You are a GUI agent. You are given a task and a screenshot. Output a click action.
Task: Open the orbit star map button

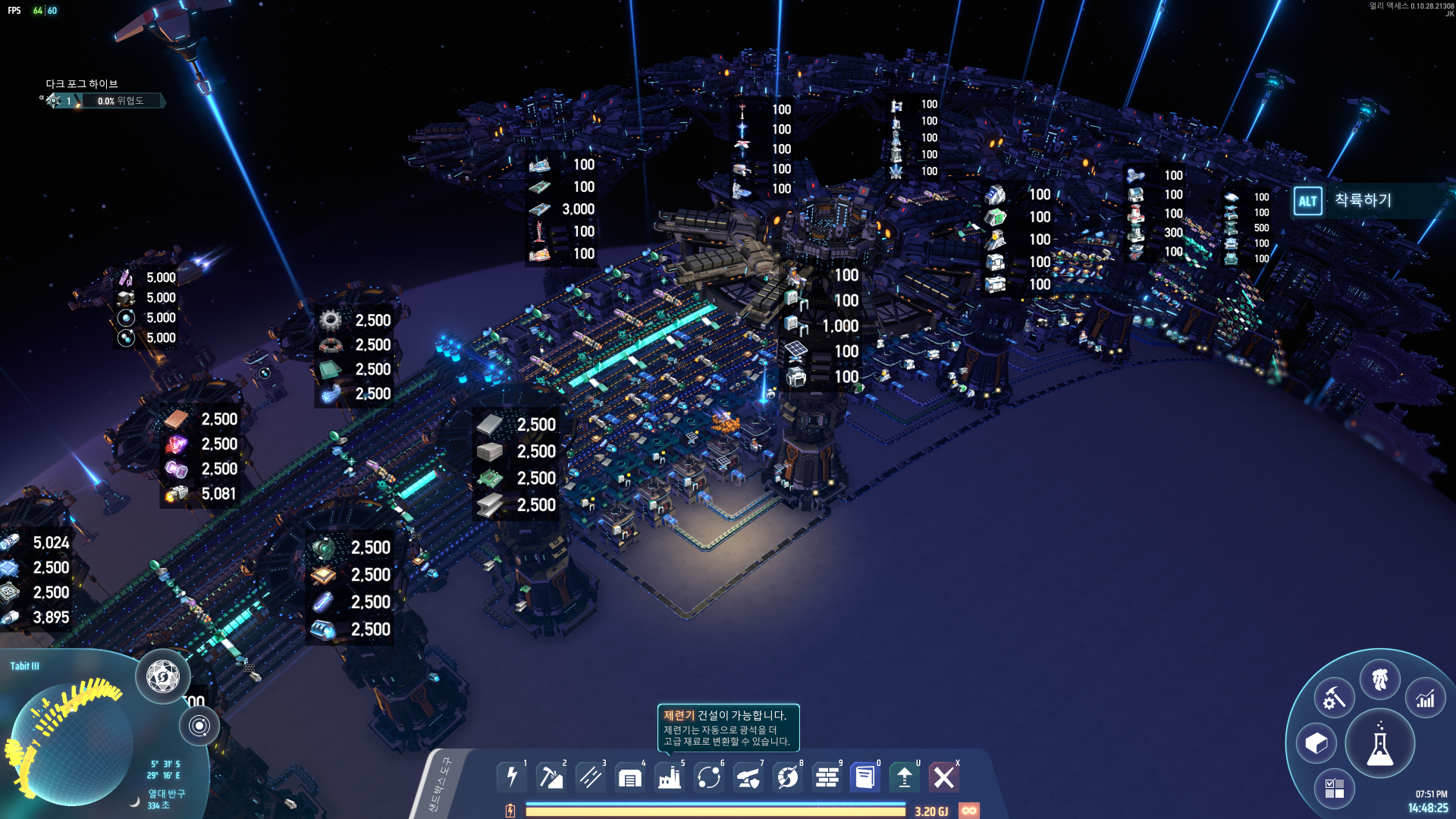click(x=199, y=726)
